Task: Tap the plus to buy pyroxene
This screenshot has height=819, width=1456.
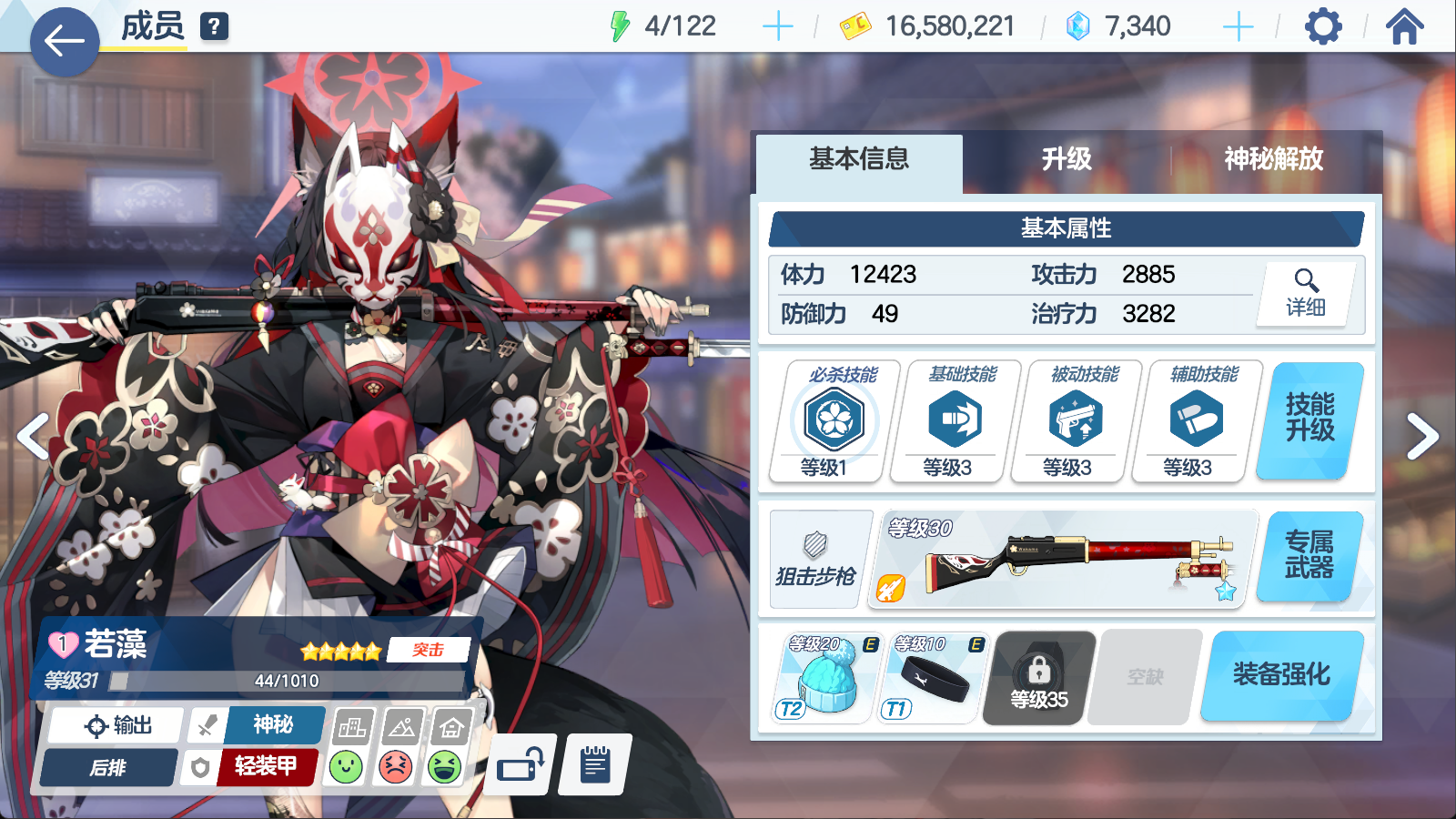Action: 1238,25
